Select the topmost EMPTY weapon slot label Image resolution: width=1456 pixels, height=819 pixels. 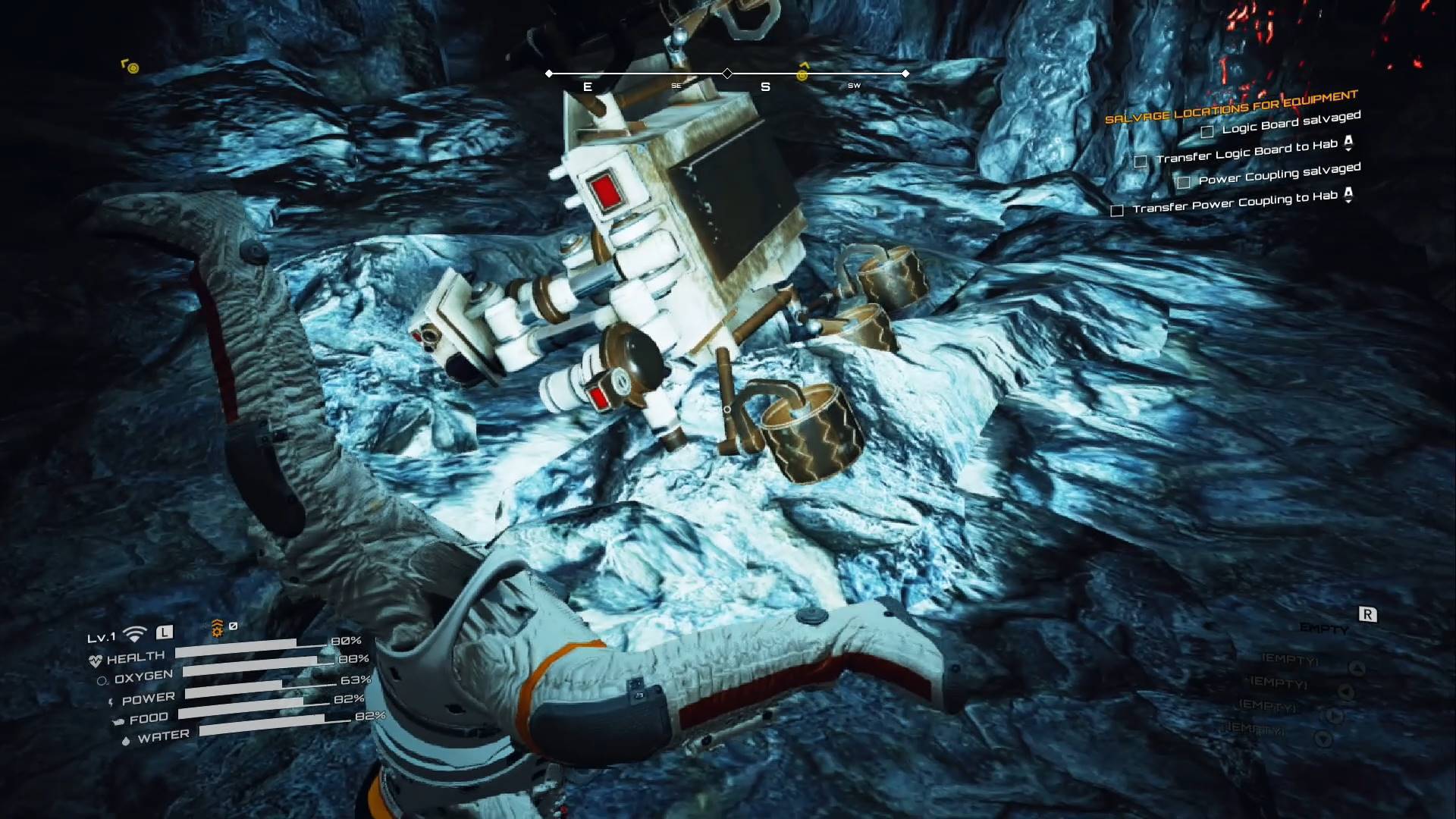tap(1323, 628)
